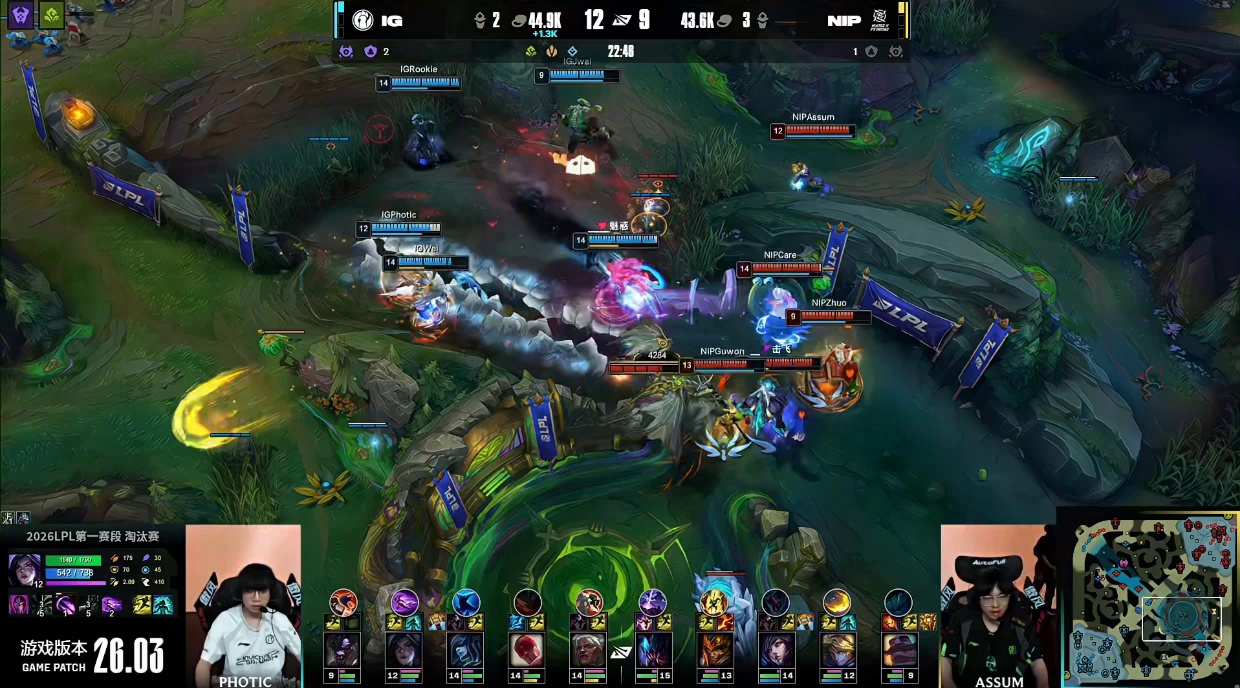Select Kai'Sa's purple passive ability icon

(18, 605)
